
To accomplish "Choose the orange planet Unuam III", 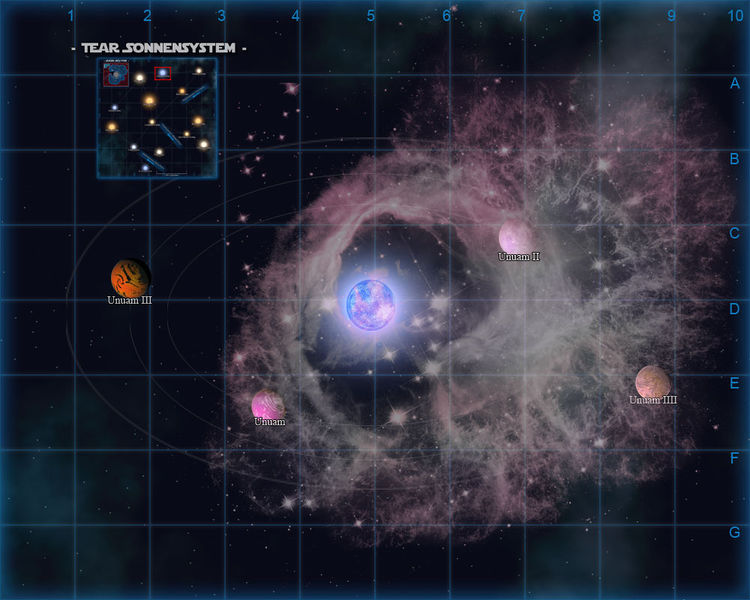I will (130, 277).
